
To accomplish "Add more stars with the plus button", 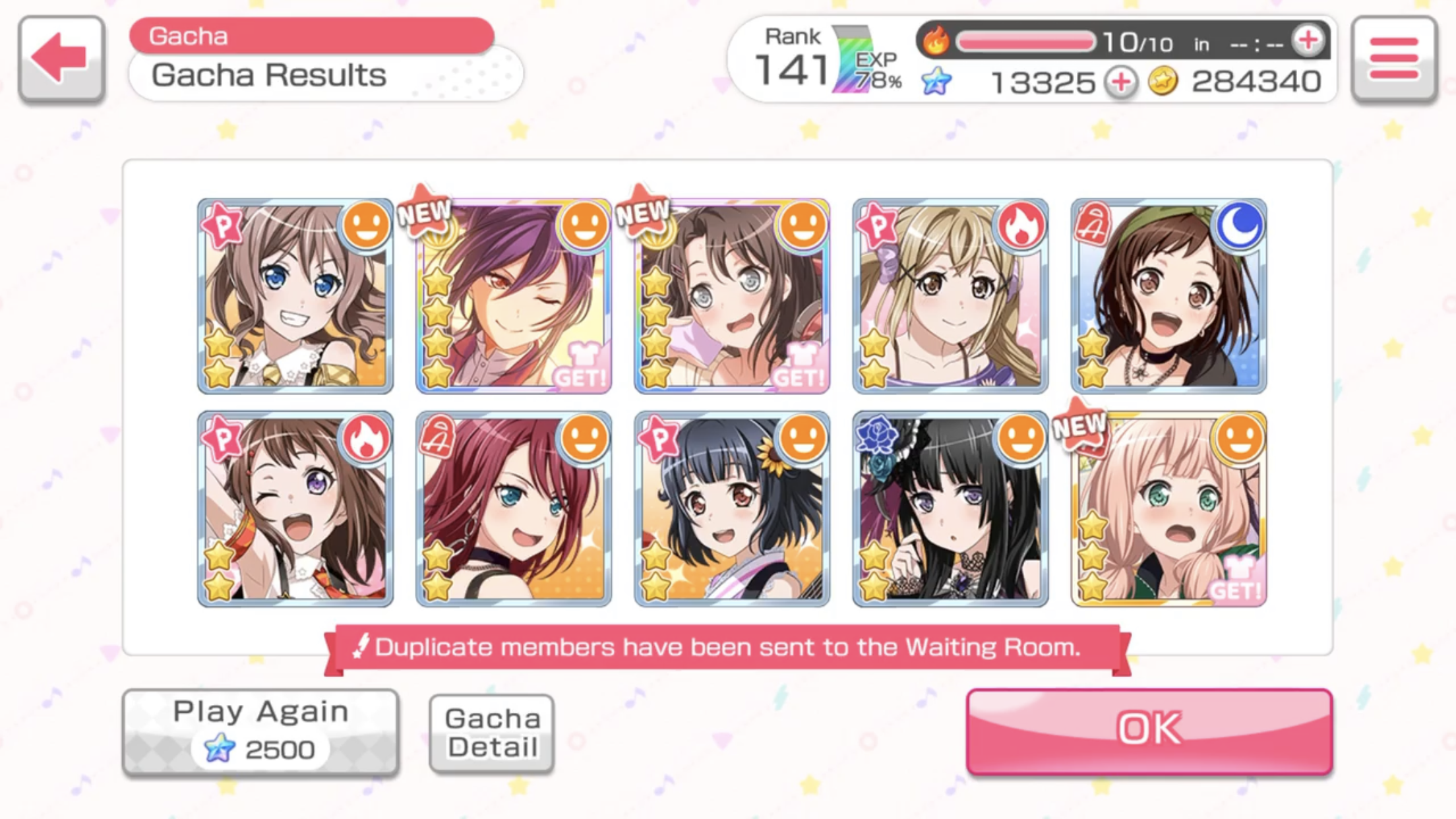I will (x=1121, y=83).
